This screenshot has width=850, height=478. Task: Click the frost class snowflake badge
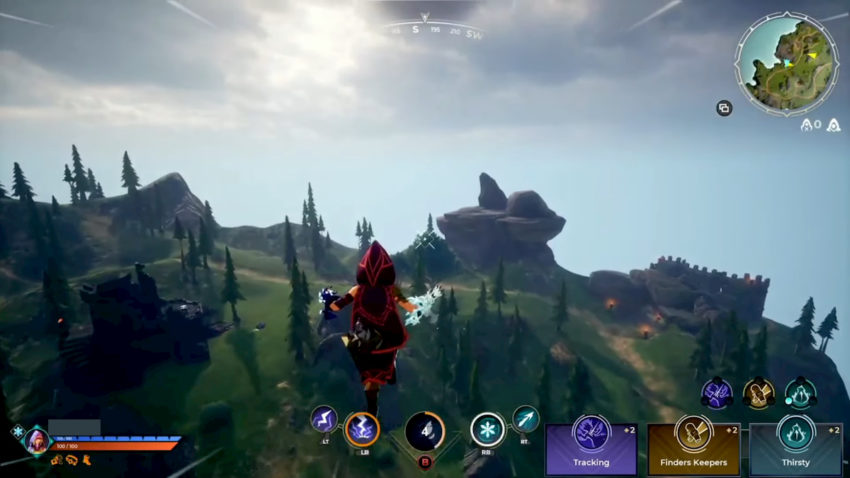[16, 432]
